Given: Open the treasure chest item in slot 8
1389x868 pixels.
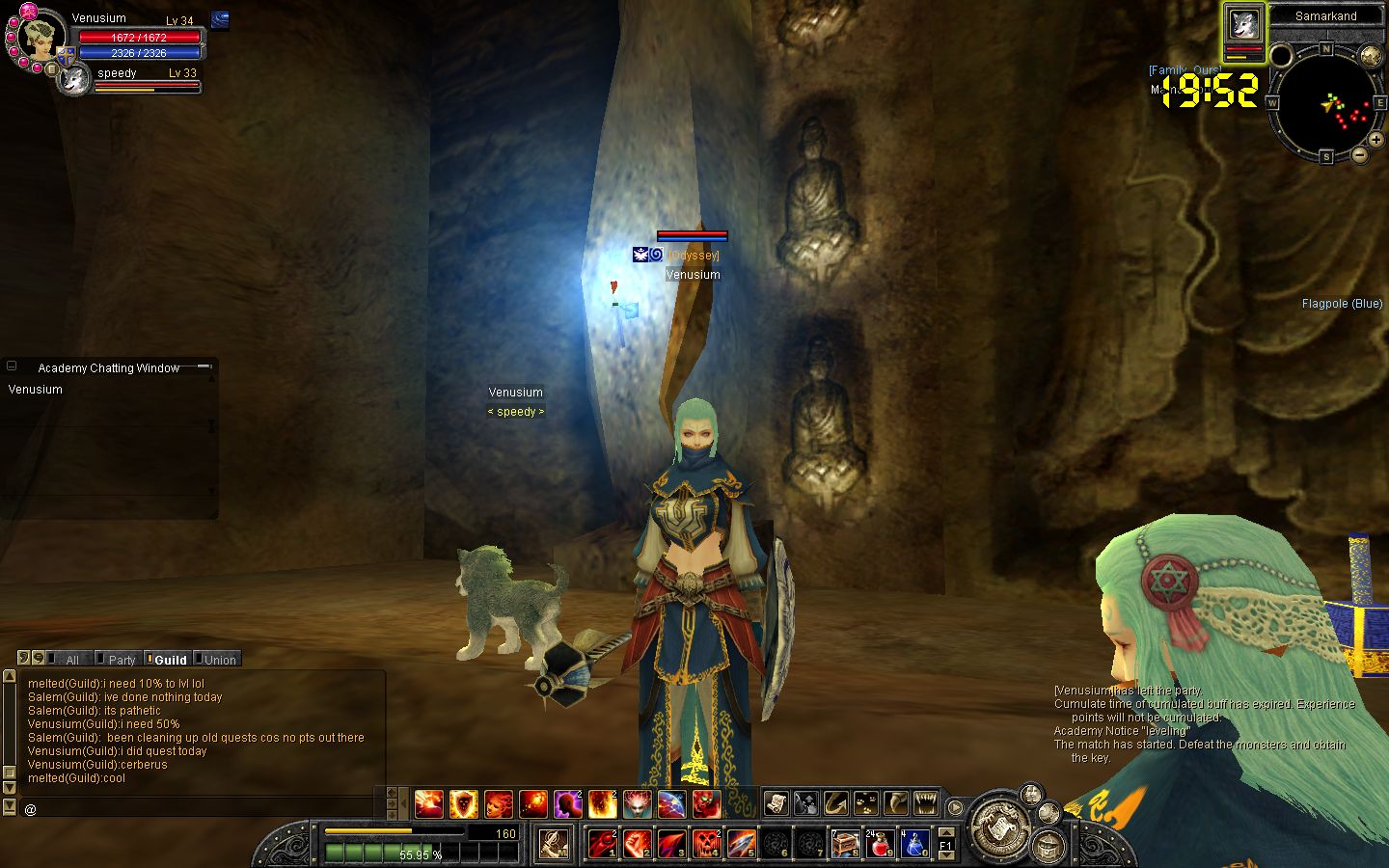Looking at the screenshot, I should click(x=845, y=843).
